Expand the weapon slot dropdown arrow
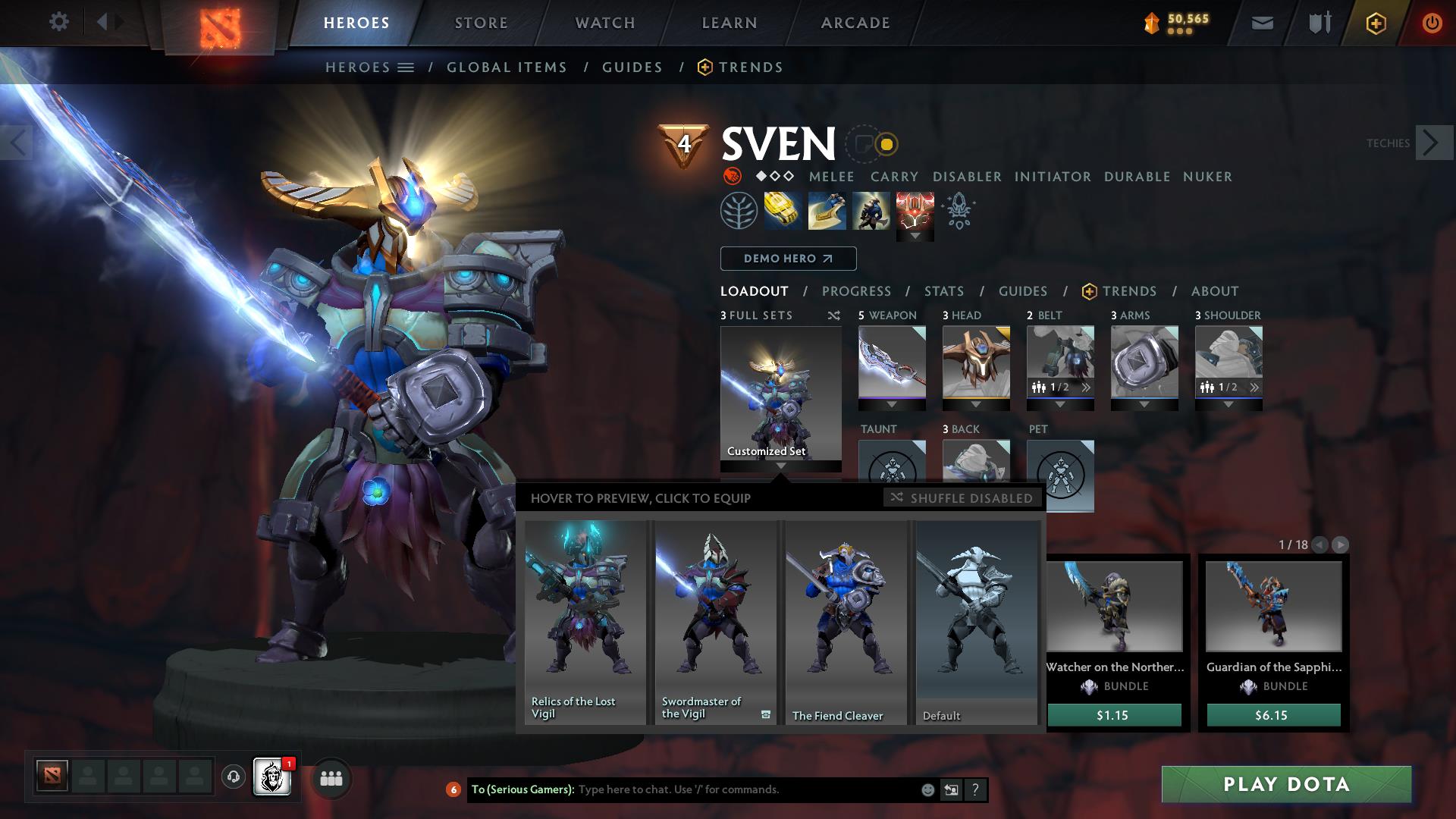 (x=891, y=404)
